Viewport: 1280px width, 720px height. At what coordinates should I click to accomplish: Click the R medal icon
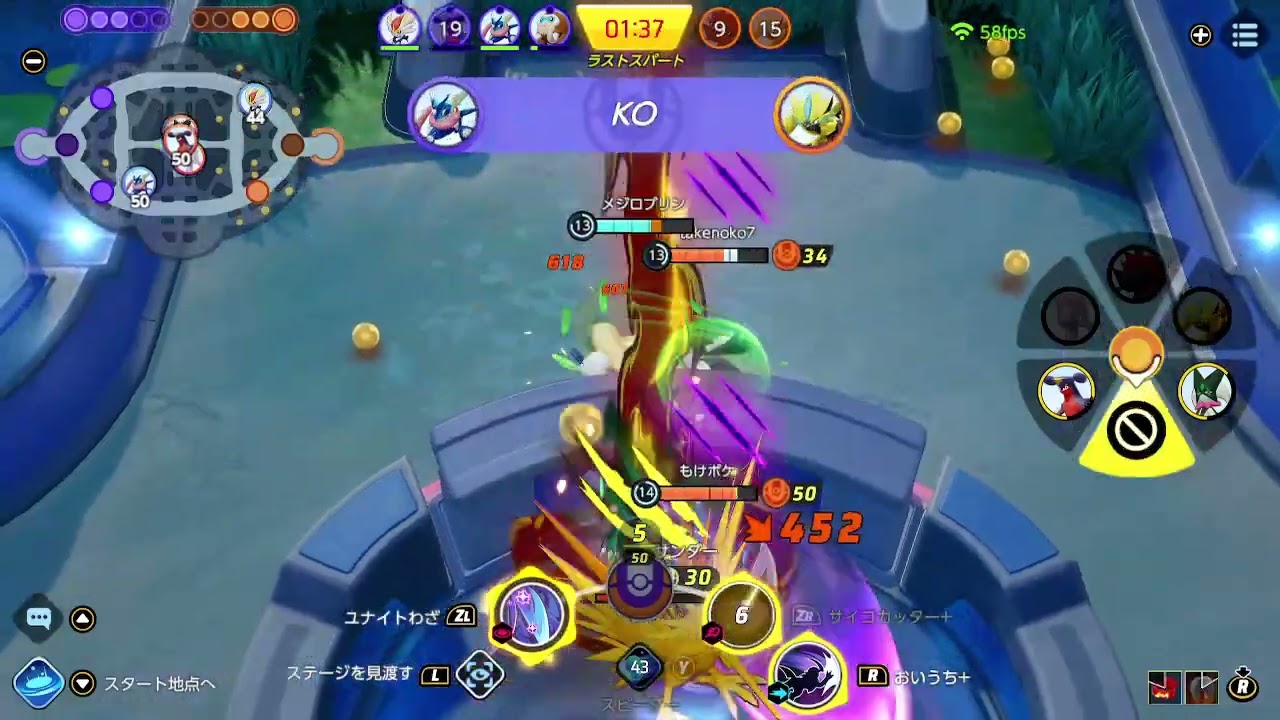tap(1243, 686)
